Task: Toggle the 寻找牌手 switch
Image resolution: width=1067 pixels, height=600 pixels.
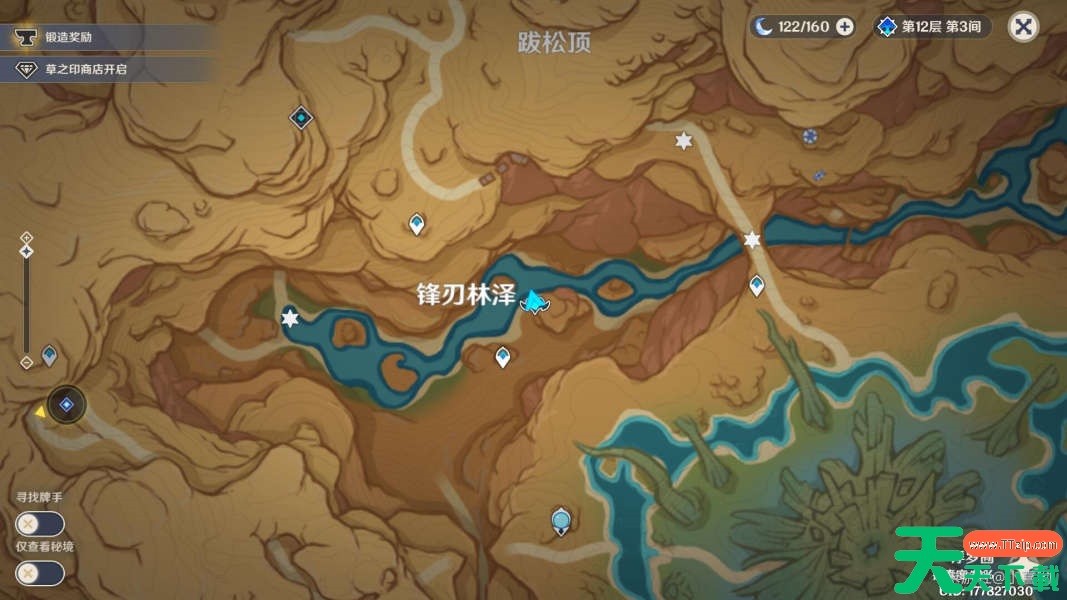Action: tap(40, 524)
